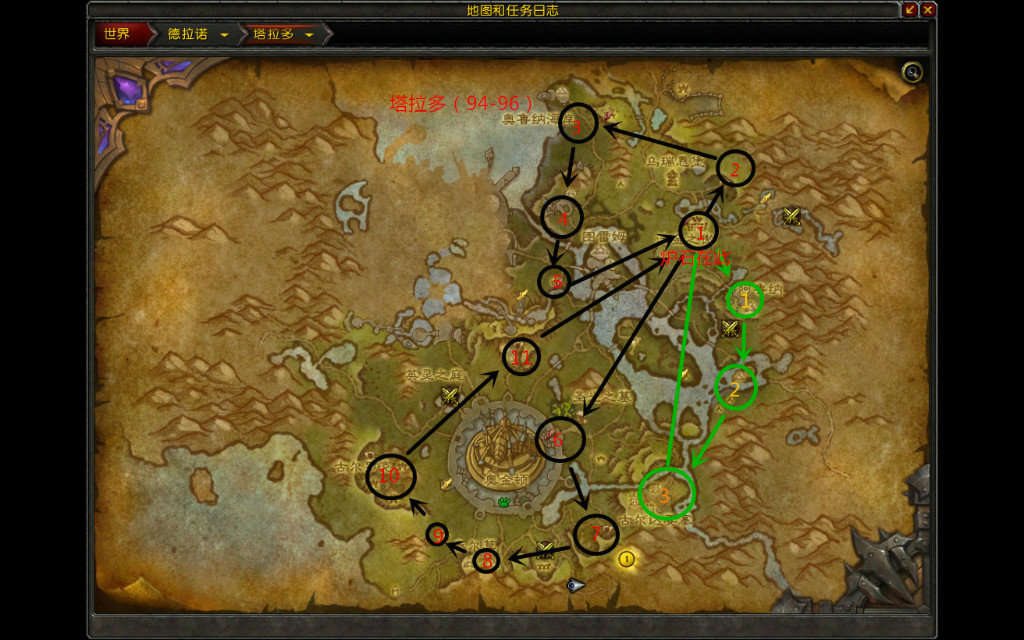
Task: Toggle the map window size arrow button
Action: 910,10
